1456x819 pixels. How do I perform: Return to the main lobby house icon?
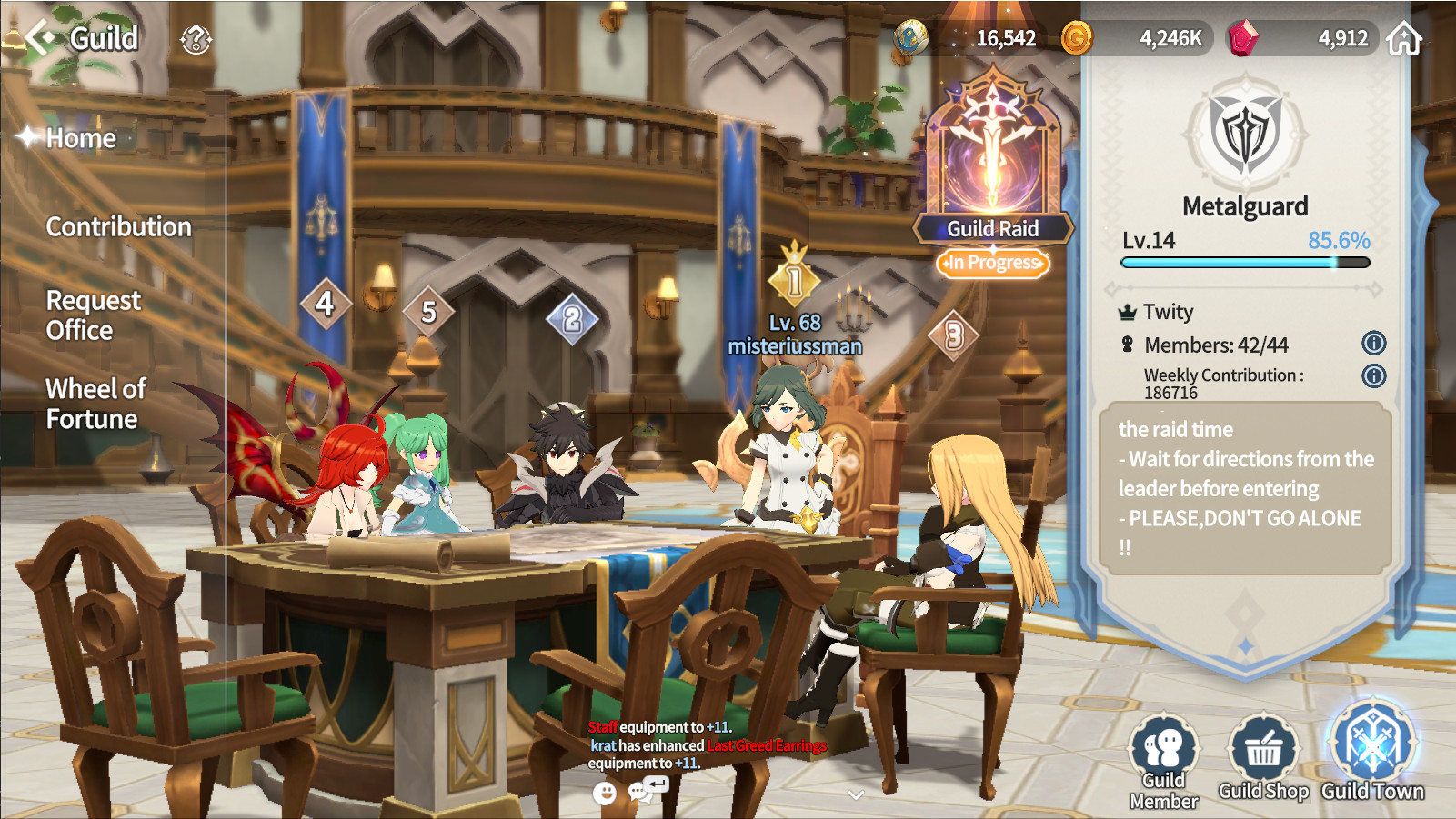click(x=1403, y=39)
